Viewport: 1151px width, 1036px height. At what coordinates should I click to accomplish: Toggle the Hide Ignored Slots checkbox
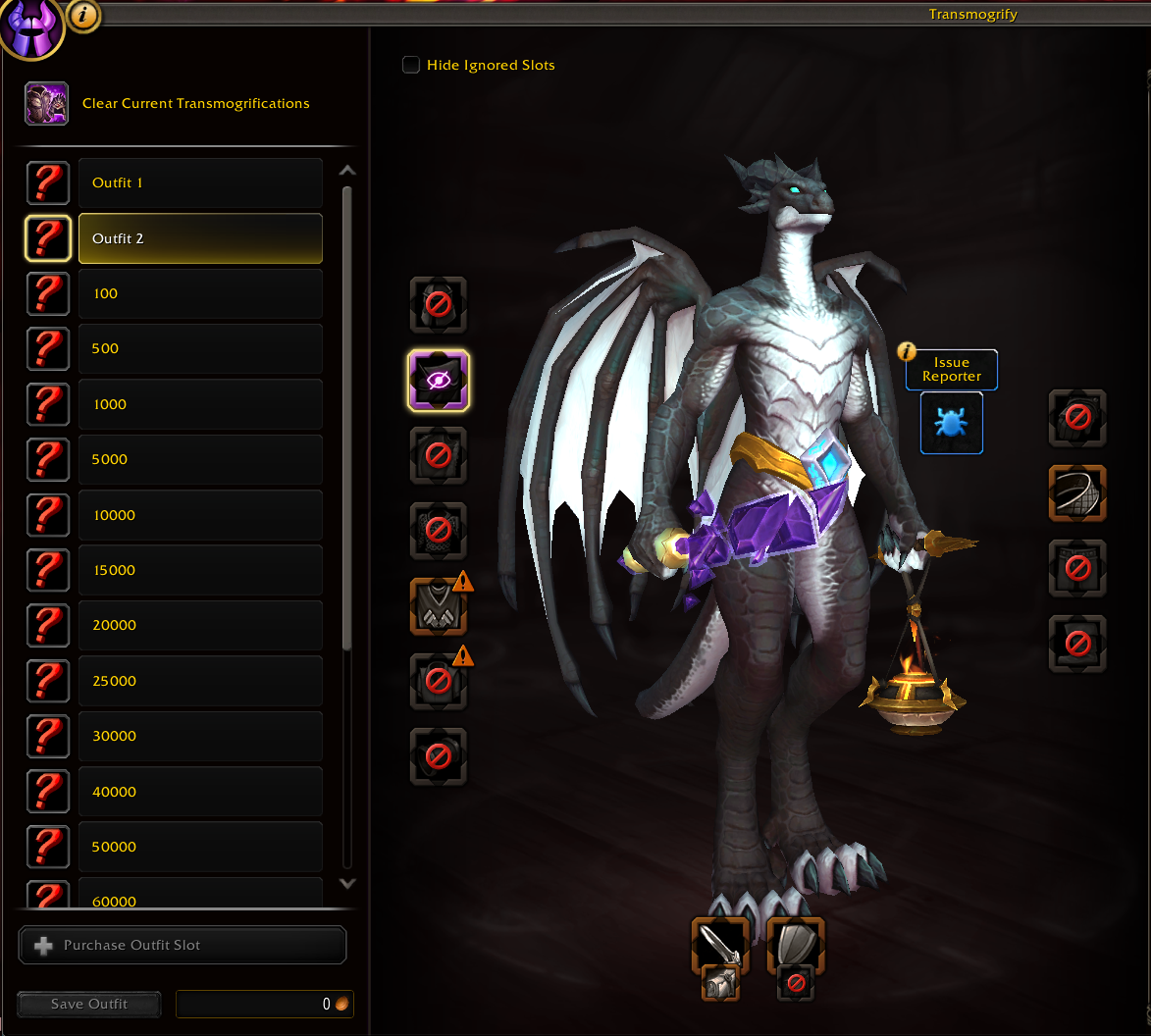pos(411,65)
